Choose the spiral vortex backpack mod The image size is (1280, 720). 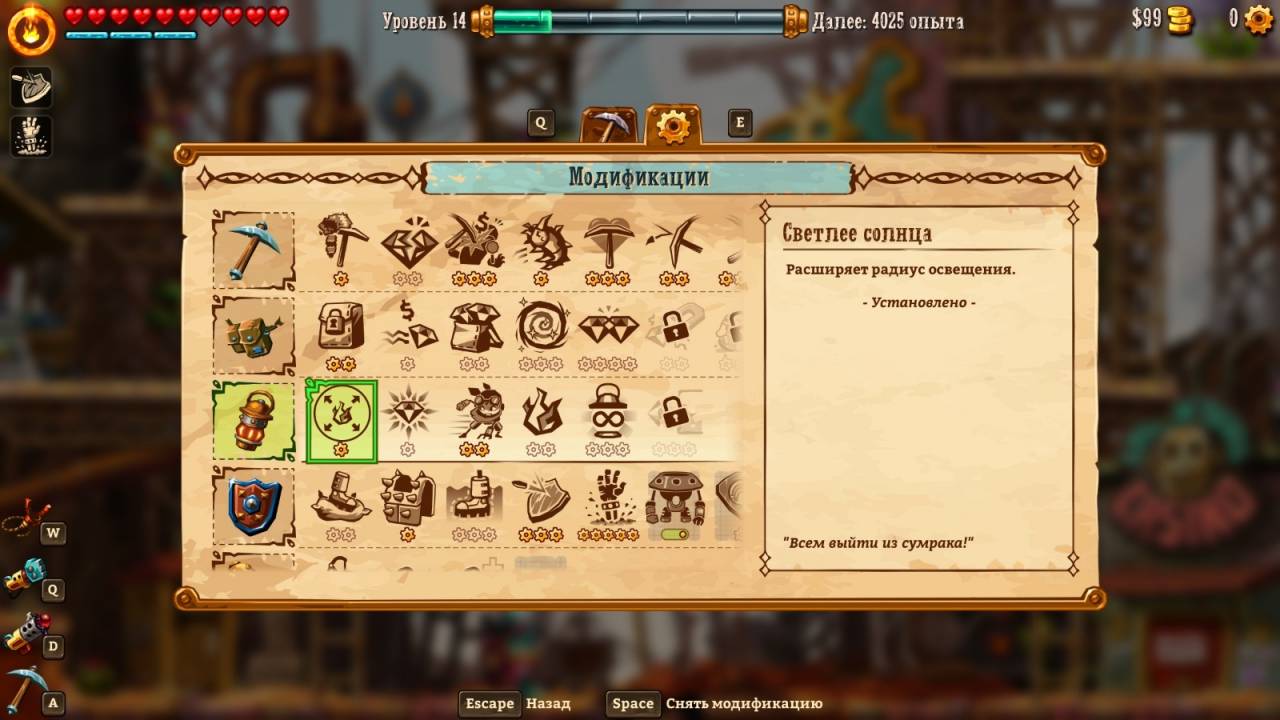[541, 327]
